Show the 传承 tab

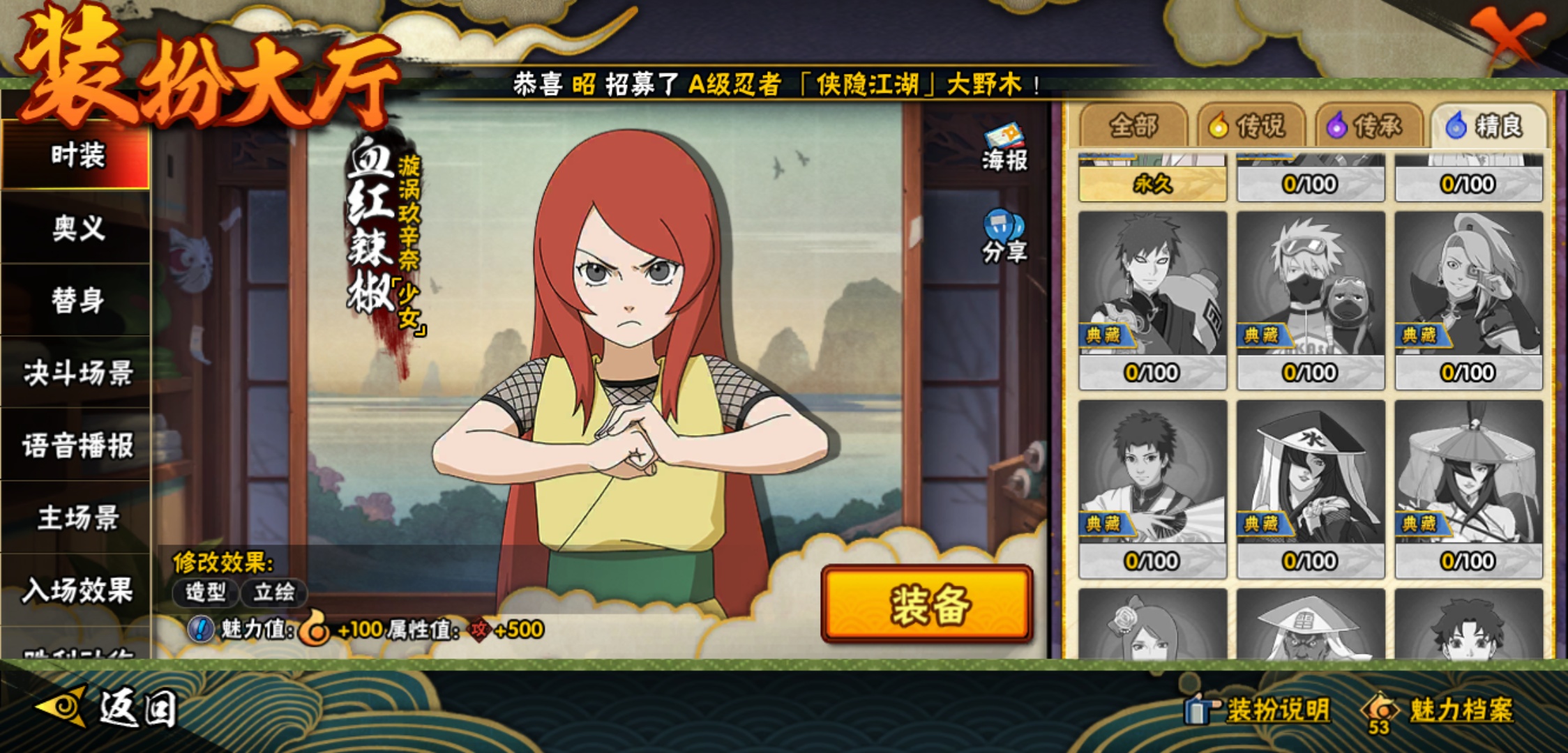click(x=1370, y=126)
